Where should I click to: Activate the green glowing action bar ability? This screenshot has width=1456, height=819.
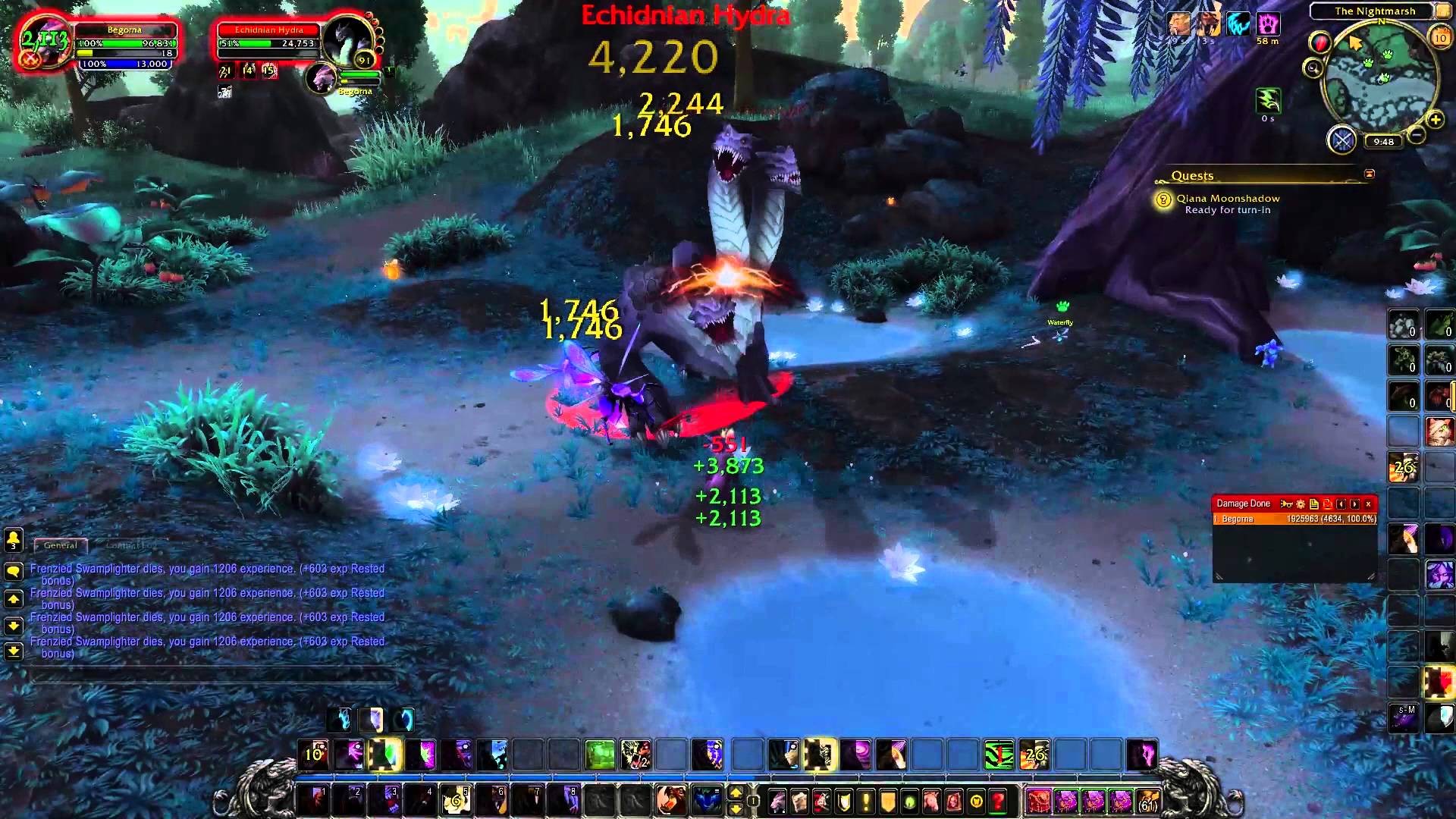point(599,755)
